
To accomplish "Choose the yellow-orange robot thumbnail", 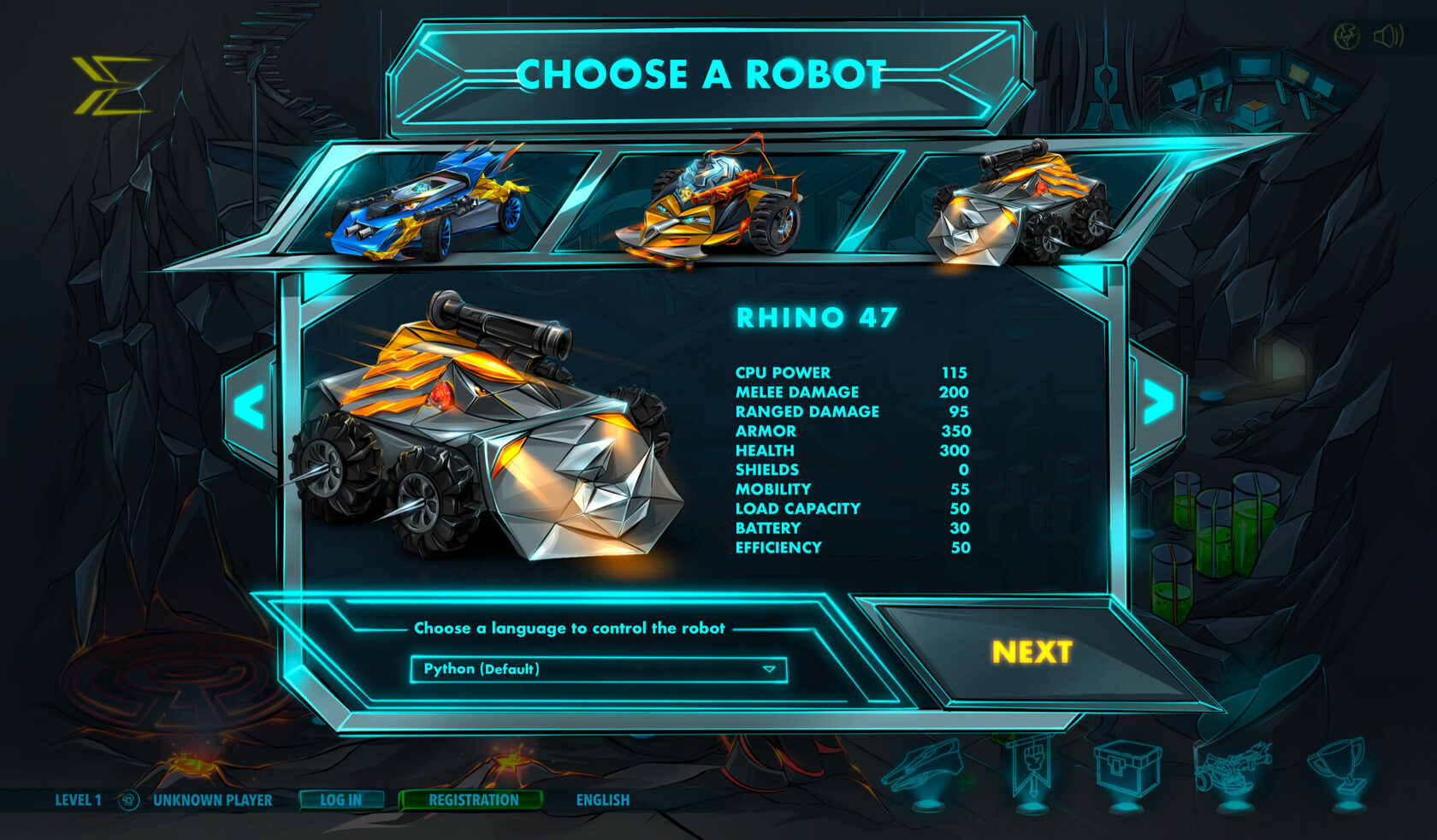I will (712, 204).
